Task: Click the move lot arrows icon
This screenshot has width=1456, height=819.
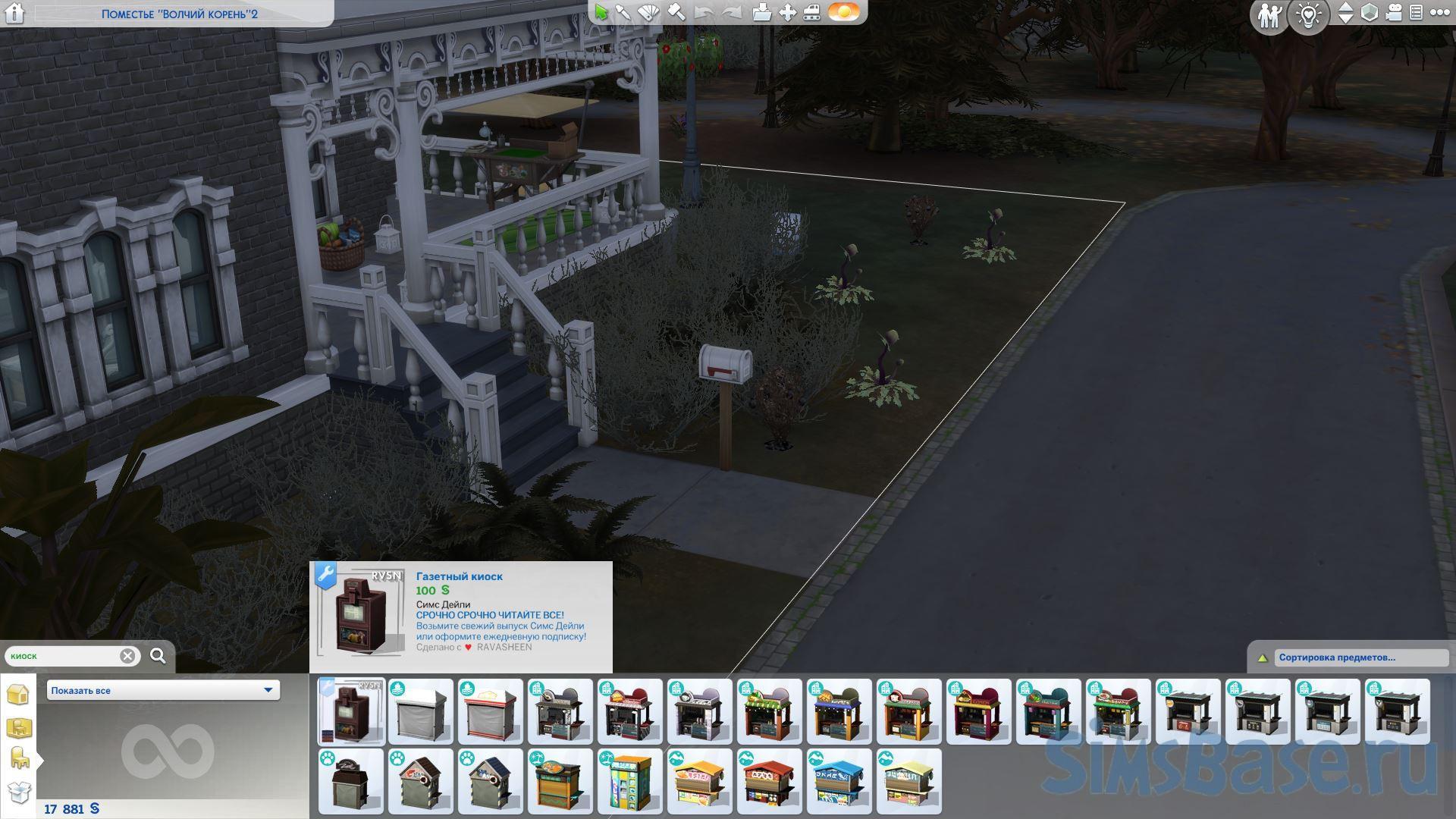Action: pos(788,13)
